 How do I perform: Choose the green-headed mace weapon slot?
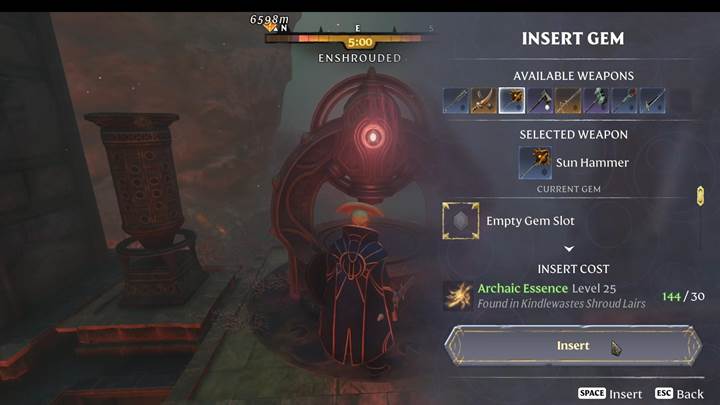coord(596,100)
